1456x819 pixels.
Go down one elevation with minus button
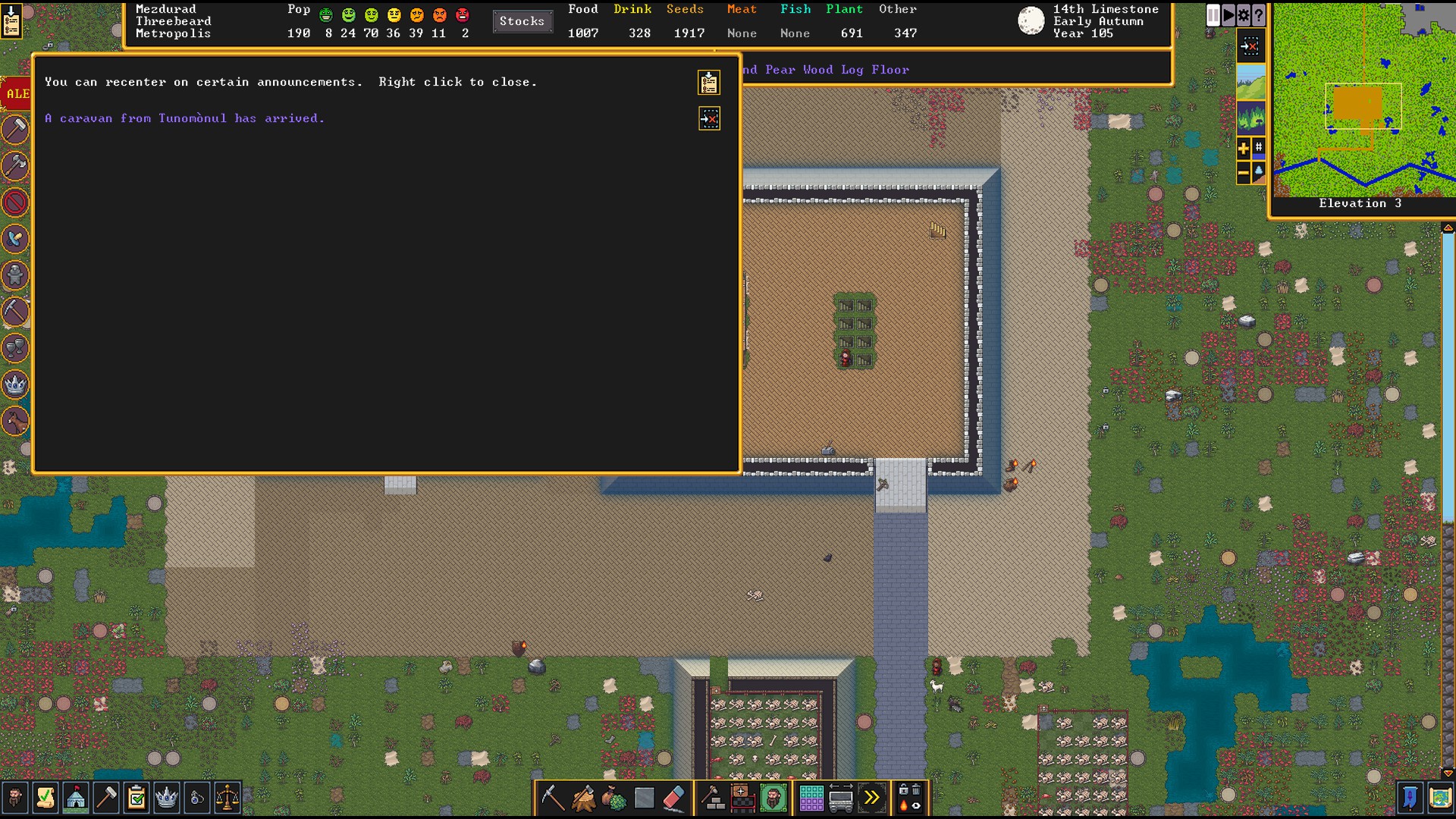(1244, 174)
